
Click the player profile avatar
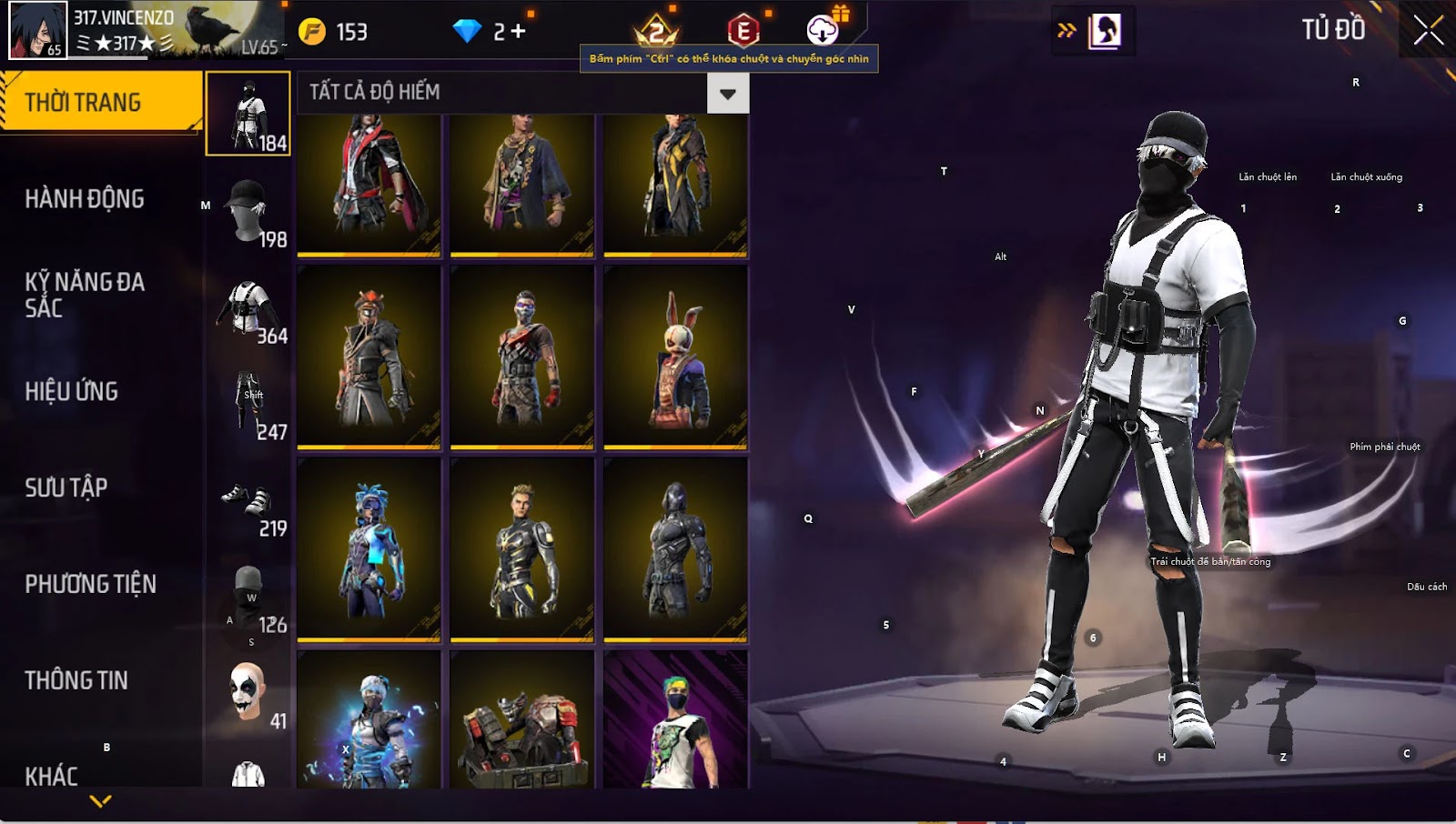[x=37, y=30]
